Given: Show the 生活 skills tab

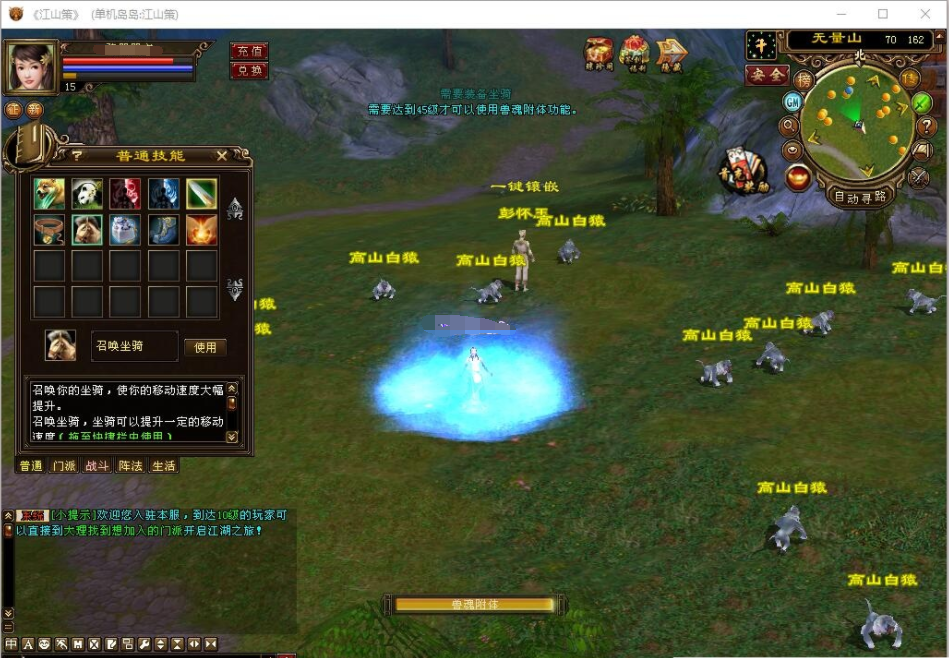Looking at the screenshot, I should pos(163,466).
